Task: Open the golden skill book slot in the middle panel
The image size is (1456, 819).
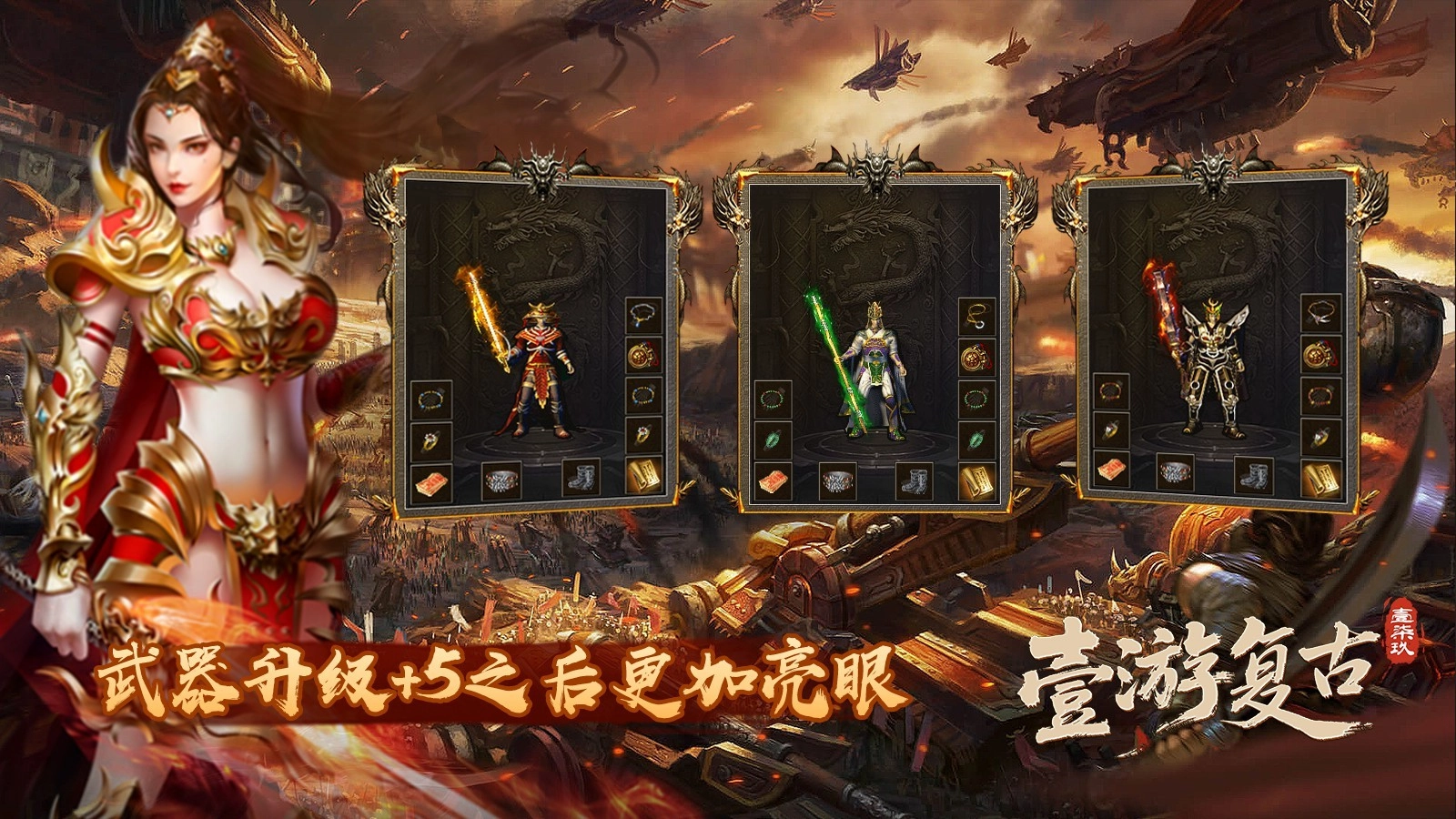Action: click(x=976, y=480)
